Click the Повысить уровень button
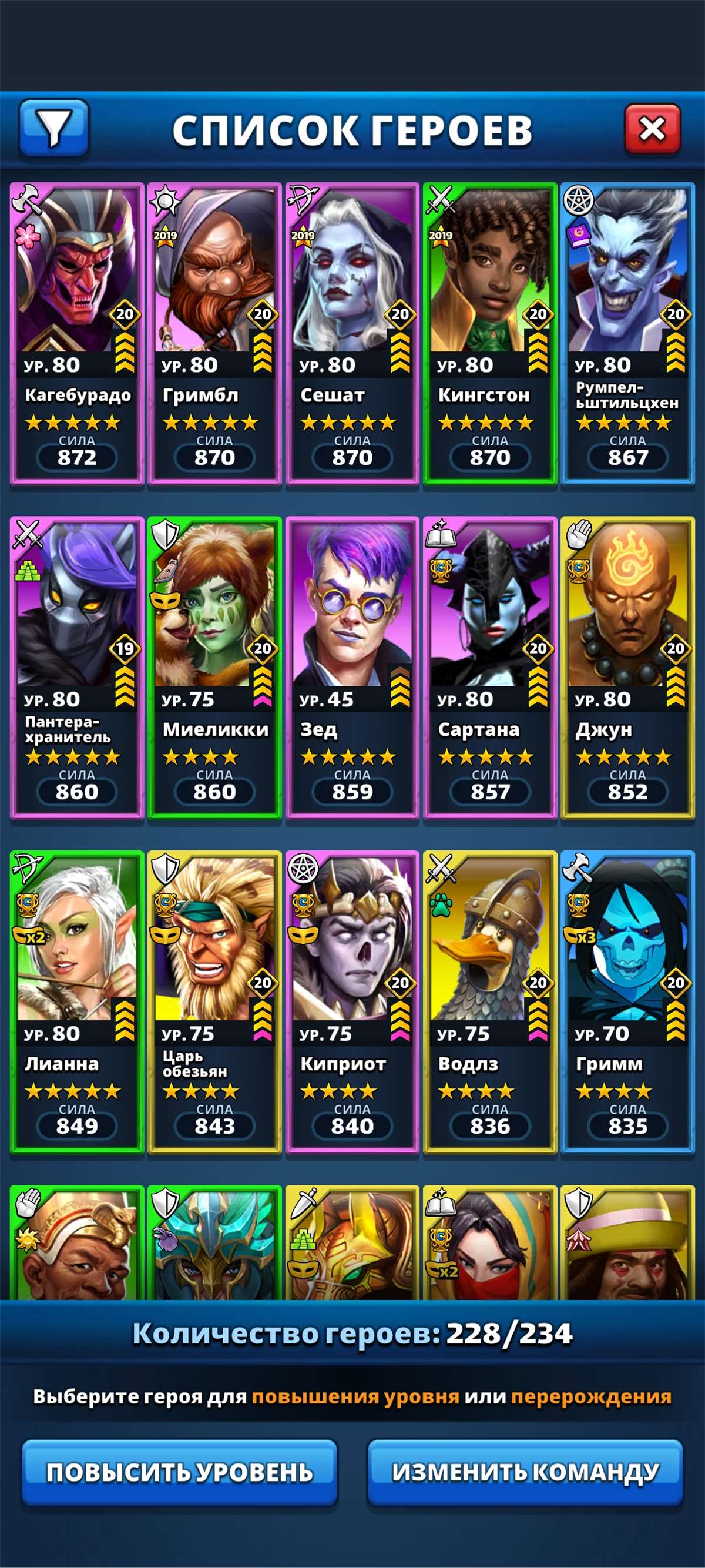The width and height of the screenshot is (705, 1568). [179, 1472]
